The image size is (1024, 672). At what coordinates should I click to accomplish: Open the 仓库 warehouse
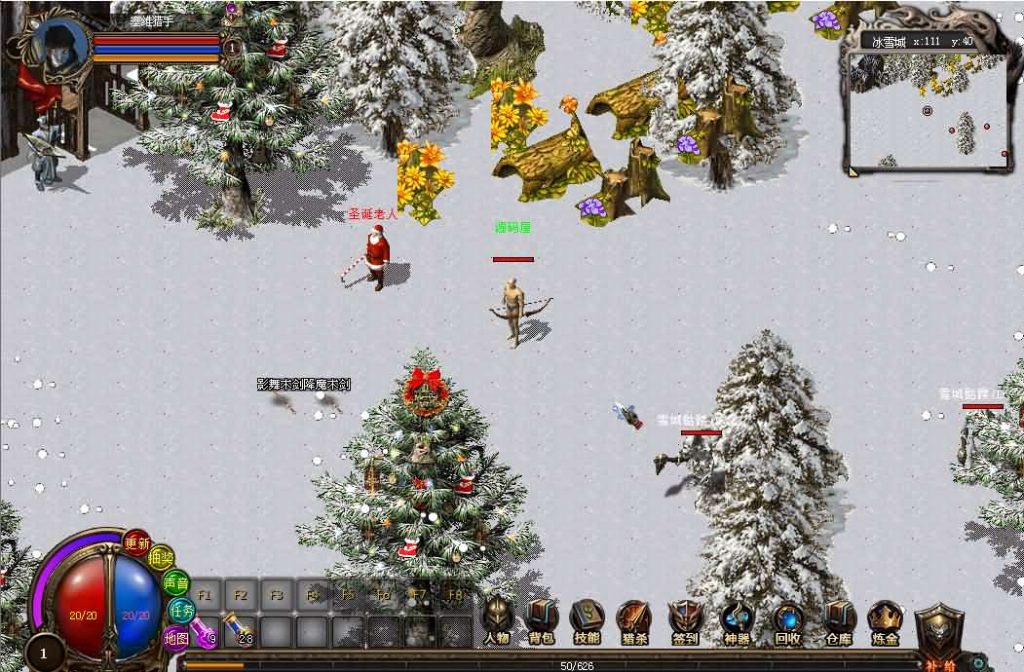838,620
